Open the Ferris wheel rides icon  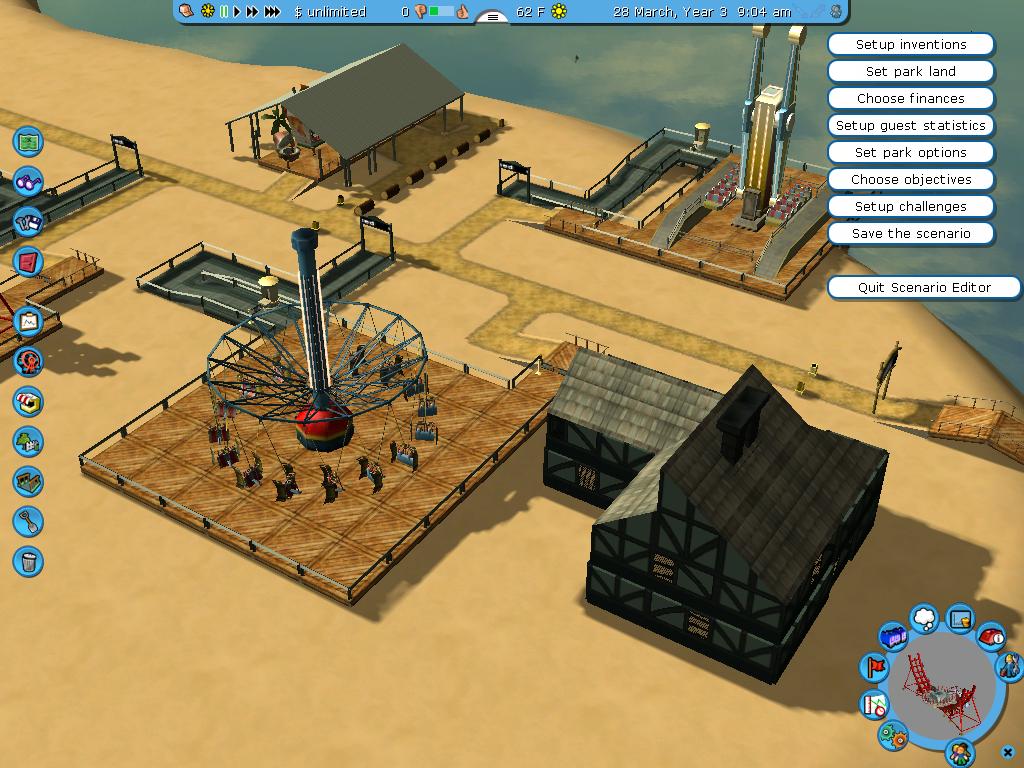[x=28, y=361]
